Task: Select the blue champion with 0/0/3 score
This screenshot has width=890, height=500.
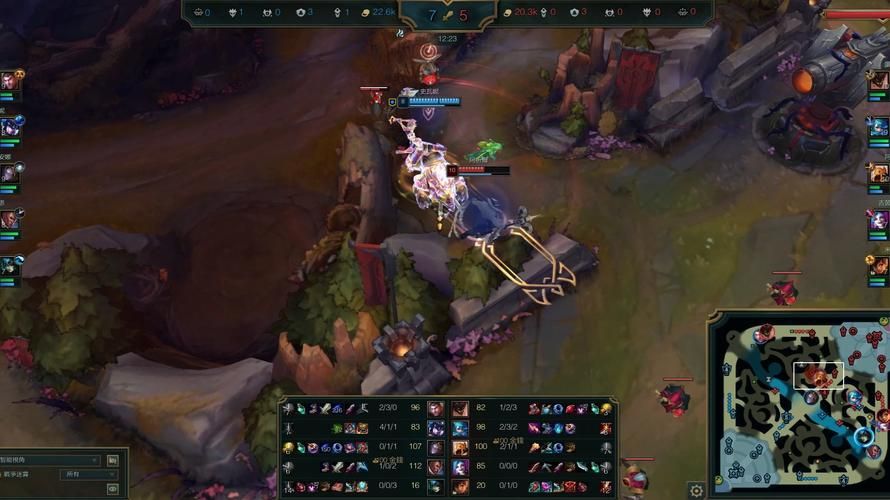Action: (x=435, y=486)
